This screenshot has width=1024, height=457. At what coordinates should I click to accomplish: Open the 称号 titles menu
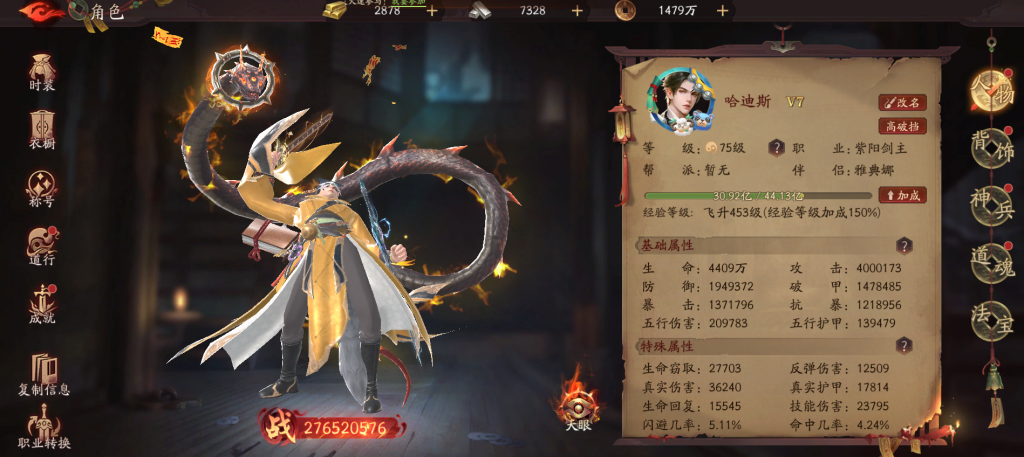[42, 188]
